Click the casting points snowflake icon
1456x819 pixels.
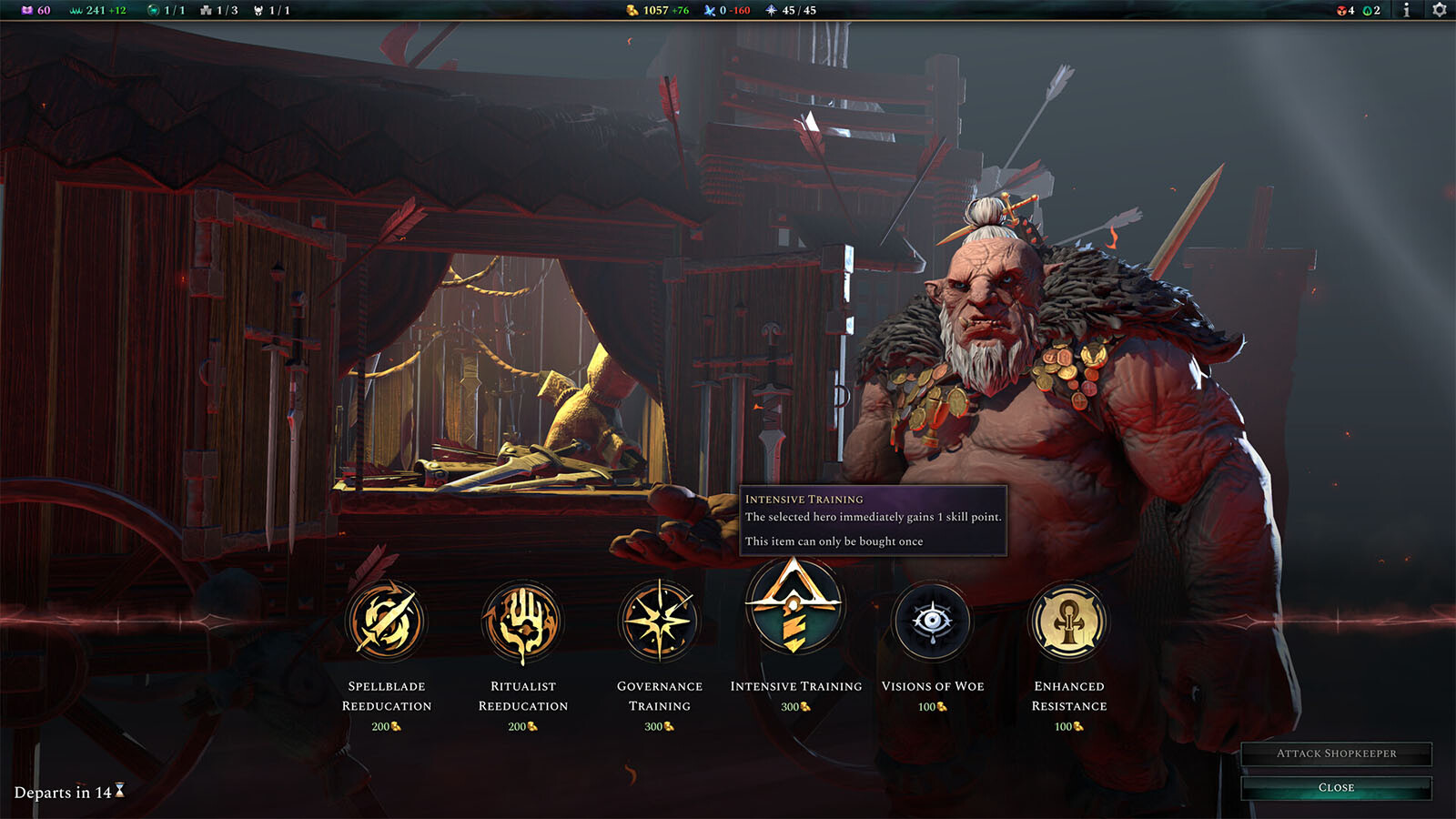tap(707, 11)
